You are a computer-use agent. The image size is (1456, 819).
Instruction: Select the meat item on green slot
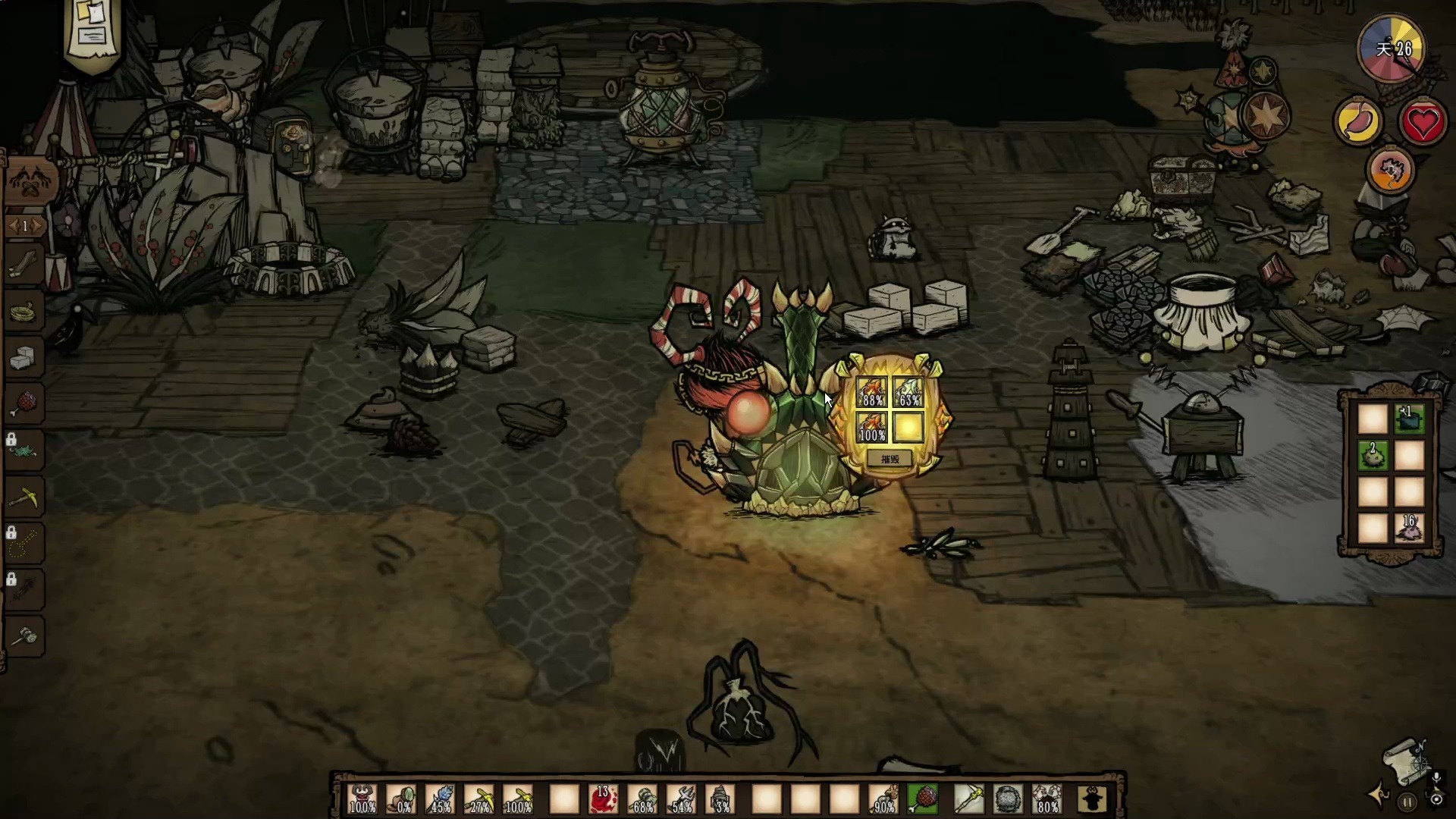[x=923, y=799]
